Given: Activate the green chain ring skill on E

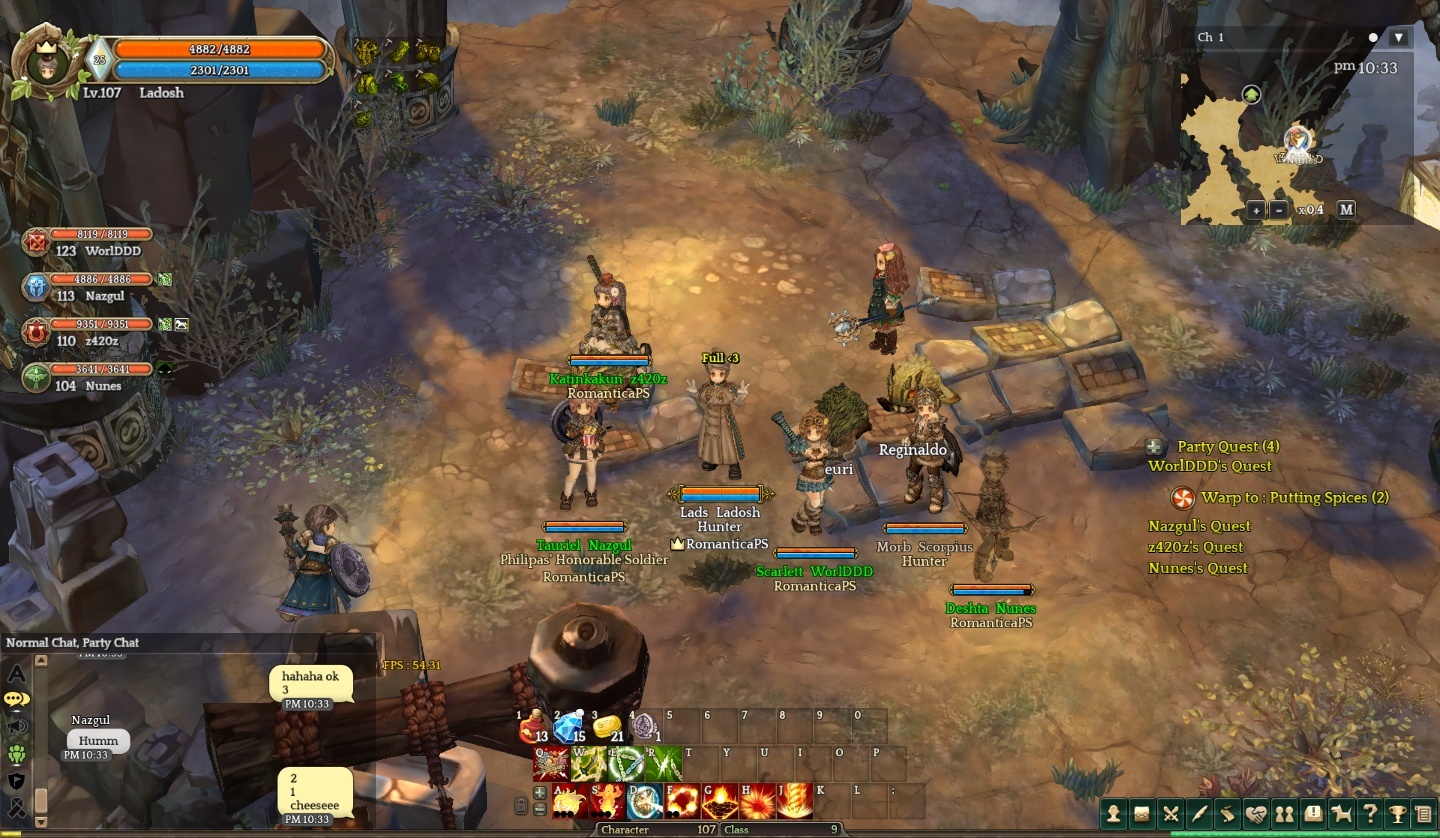Looking at the screenshot, I should (627, 764).
